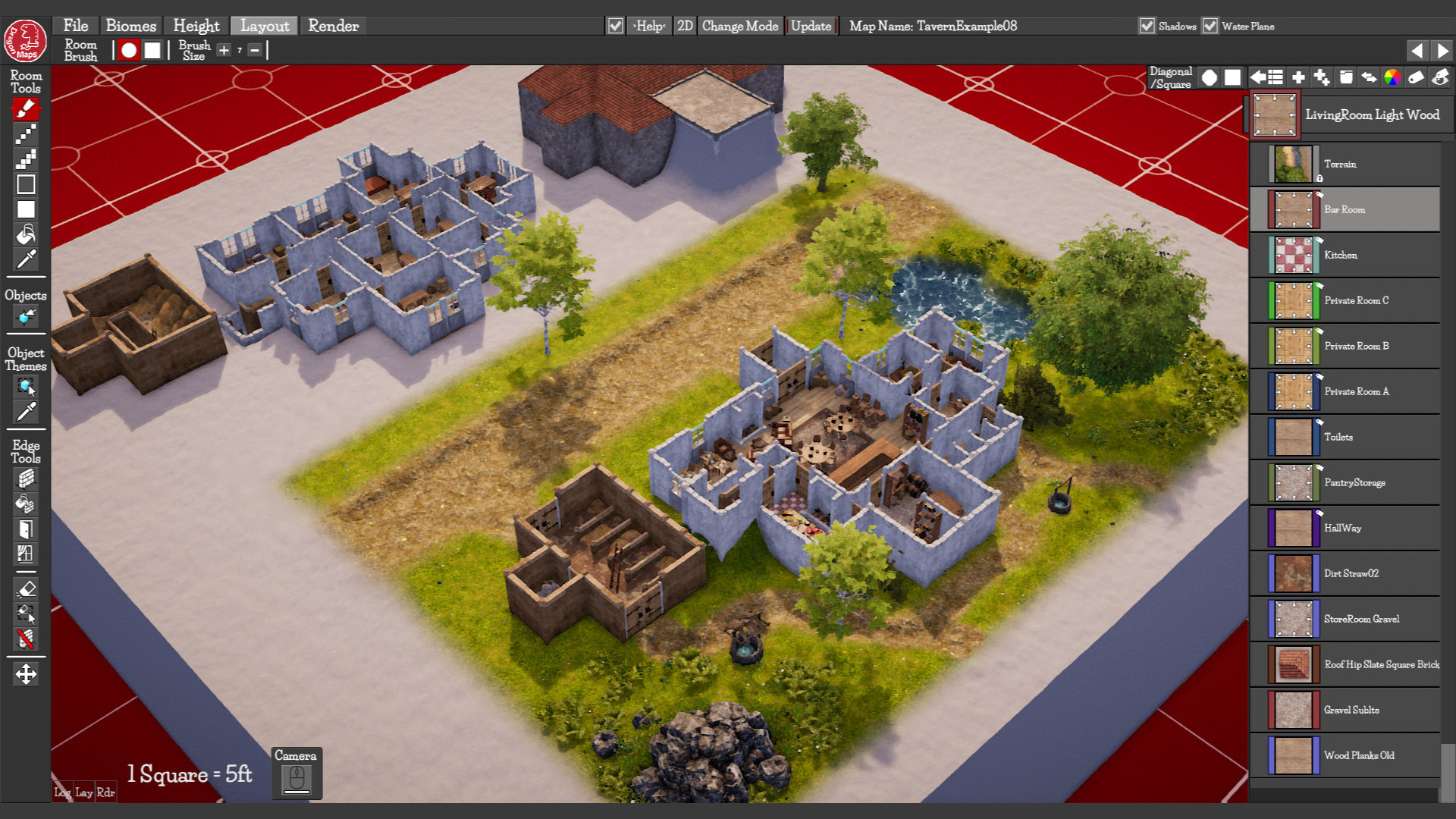
Task: Click the minus to decrease Brush Size
Action: 256,50
